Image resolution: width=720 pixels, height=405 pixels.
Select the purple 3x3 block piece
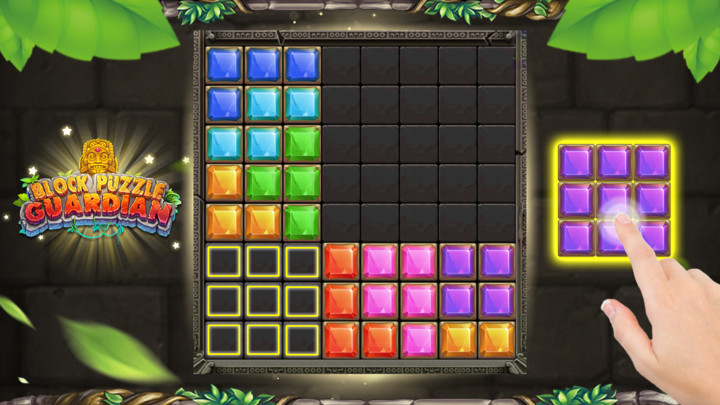613,198
